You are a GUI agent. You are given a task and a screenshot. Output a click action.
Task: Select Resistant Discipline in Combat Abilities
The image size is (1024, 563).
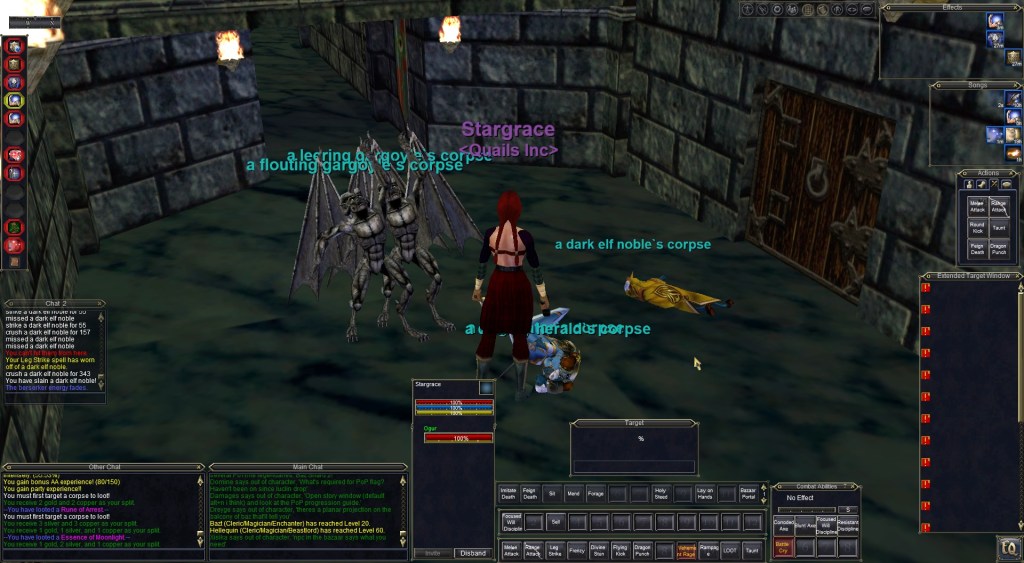point(847,526)
